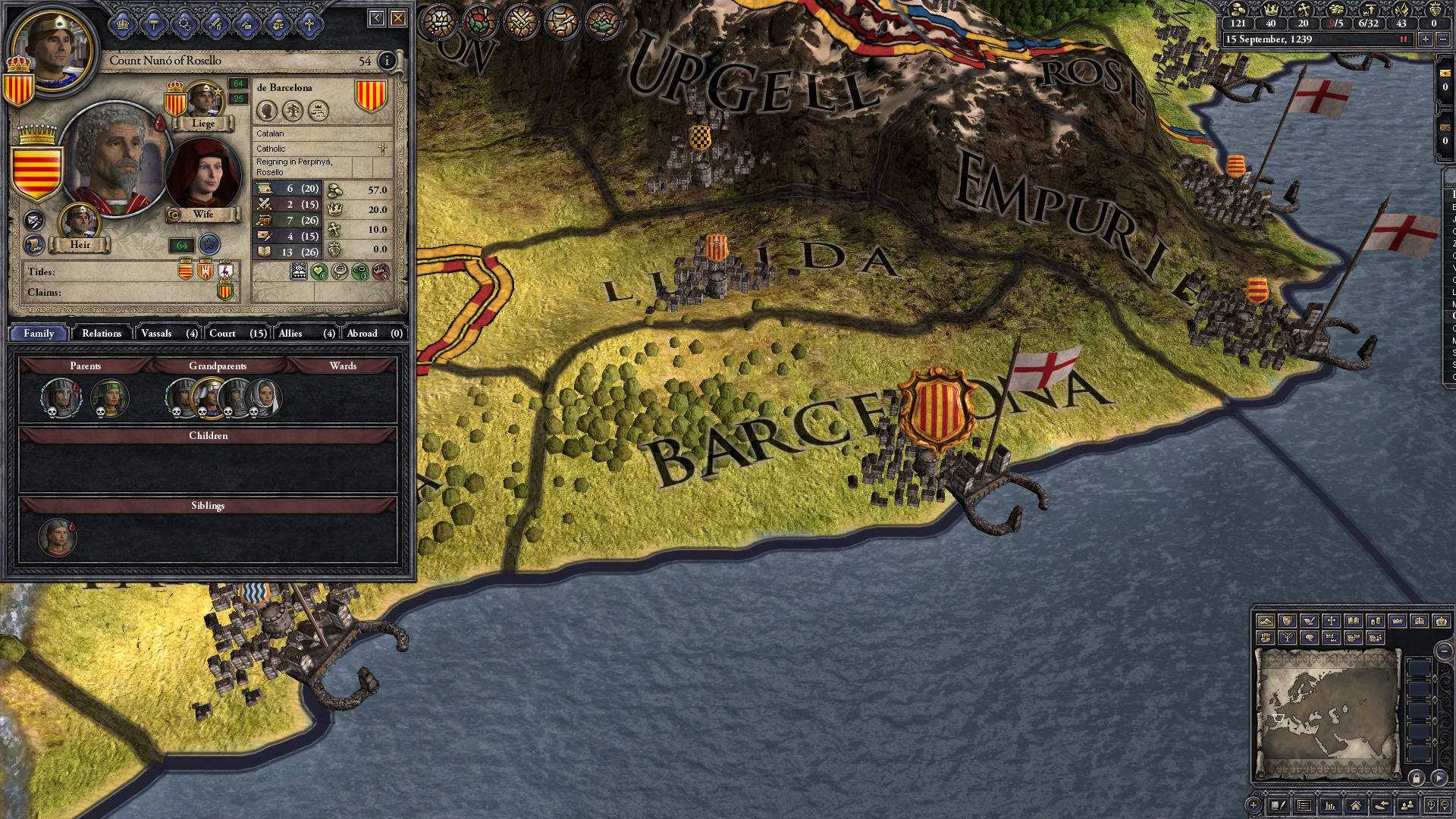Open the ledger via bar chart icon
Viewport: 1456px width, 819px height.
coord(1329,805)
